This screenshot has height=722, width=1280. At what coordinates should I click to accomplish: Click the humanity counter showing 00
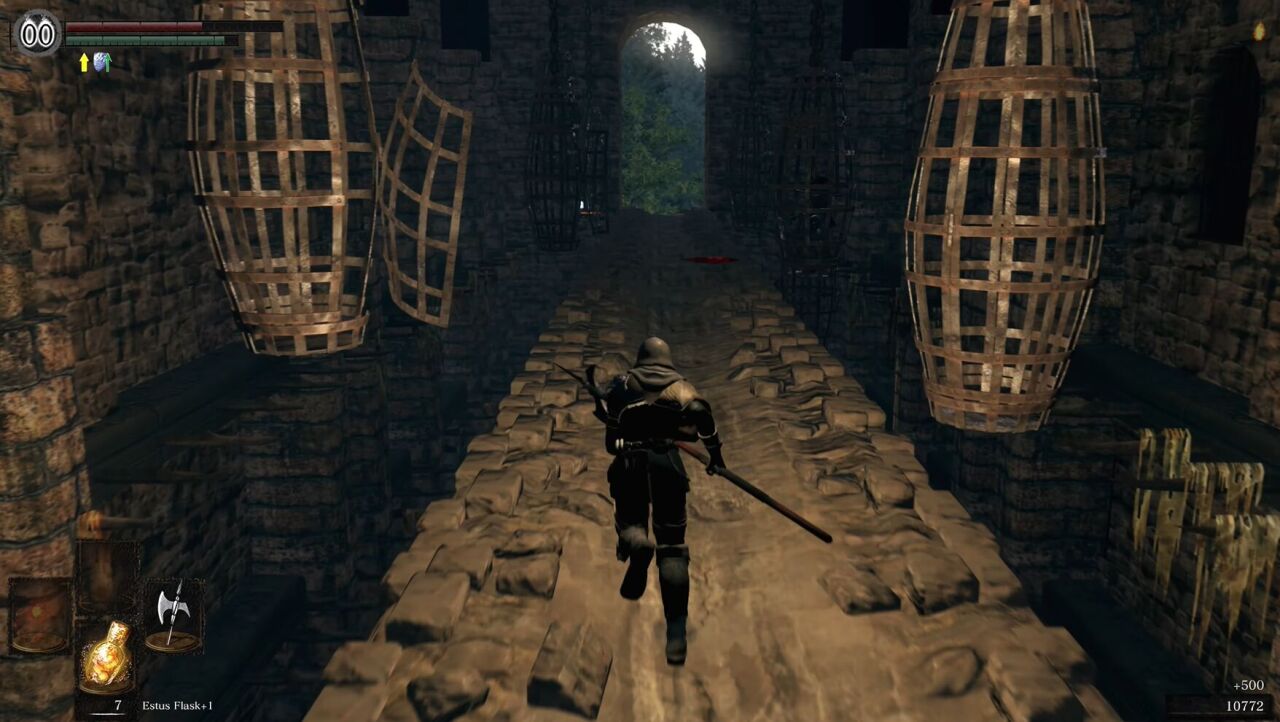coord(38,33)
